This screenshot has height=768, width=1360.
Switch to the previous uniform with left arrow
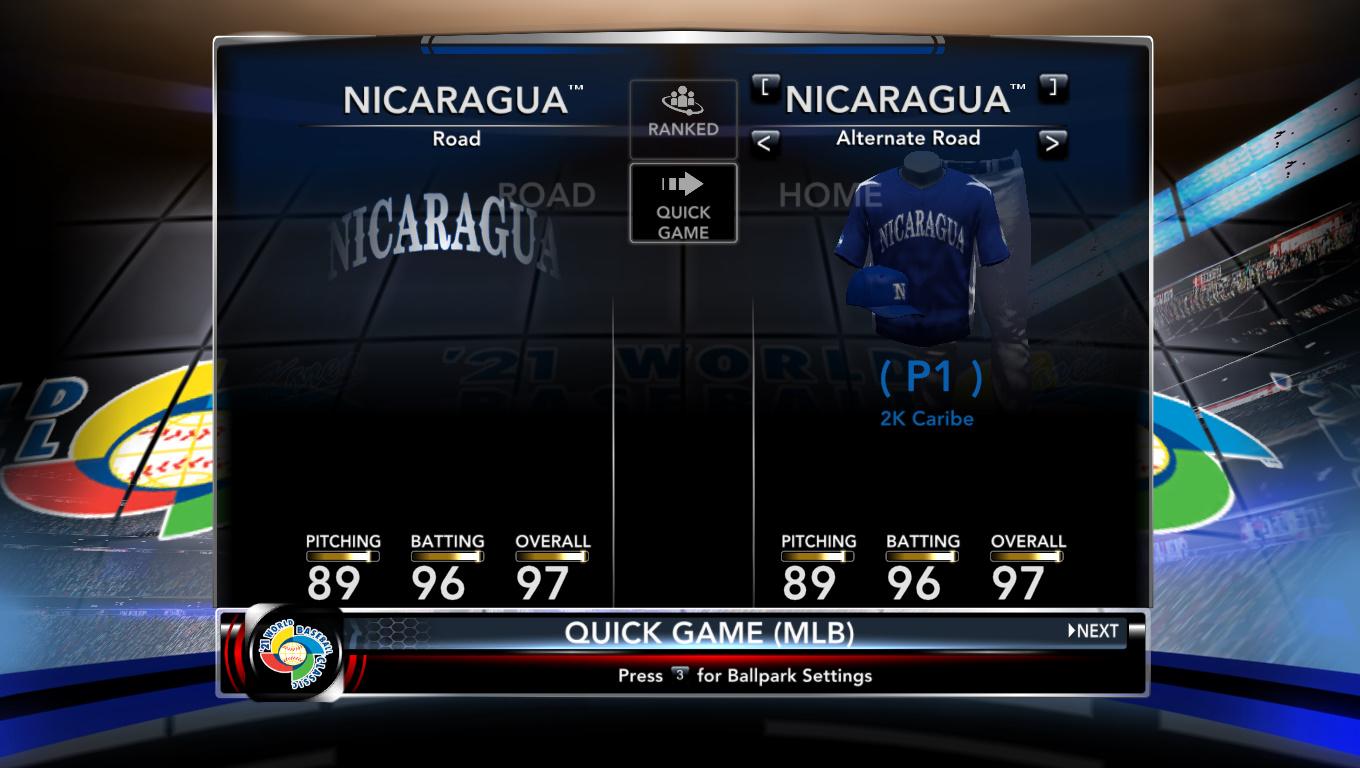coord(764,143)
